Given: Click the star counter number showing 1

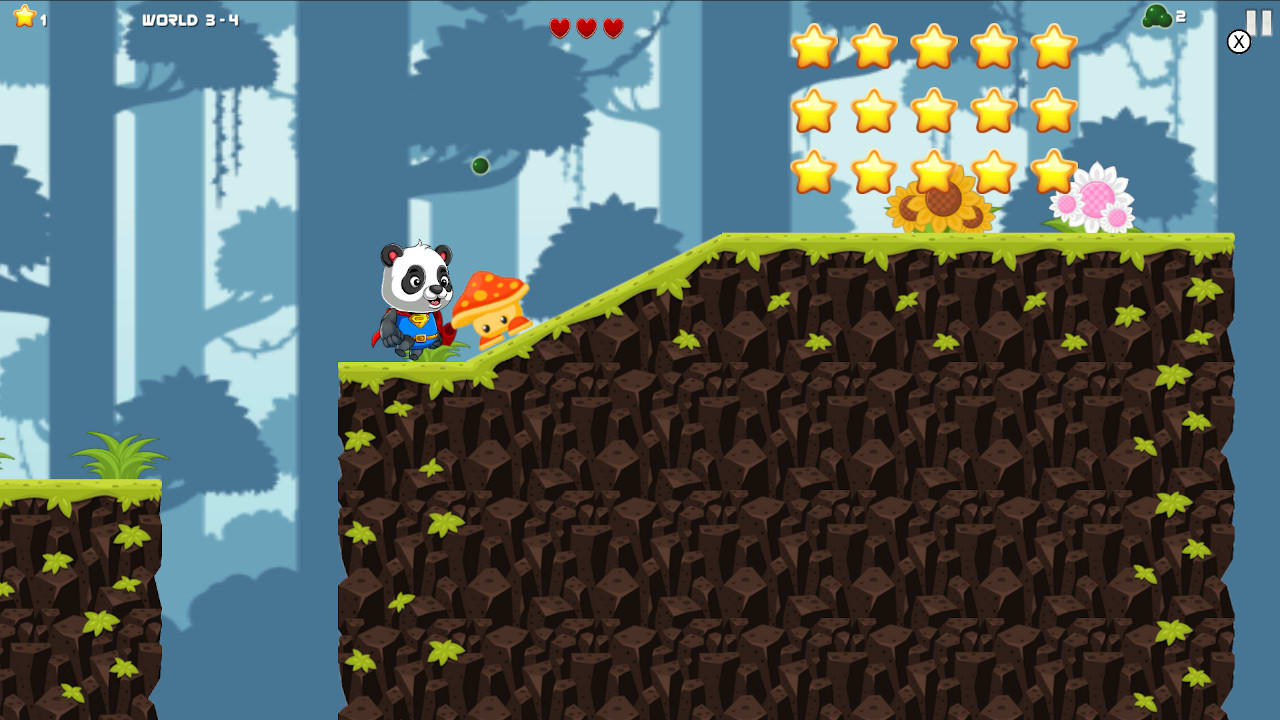Looking at the screenshot, I should coord(44,19).
